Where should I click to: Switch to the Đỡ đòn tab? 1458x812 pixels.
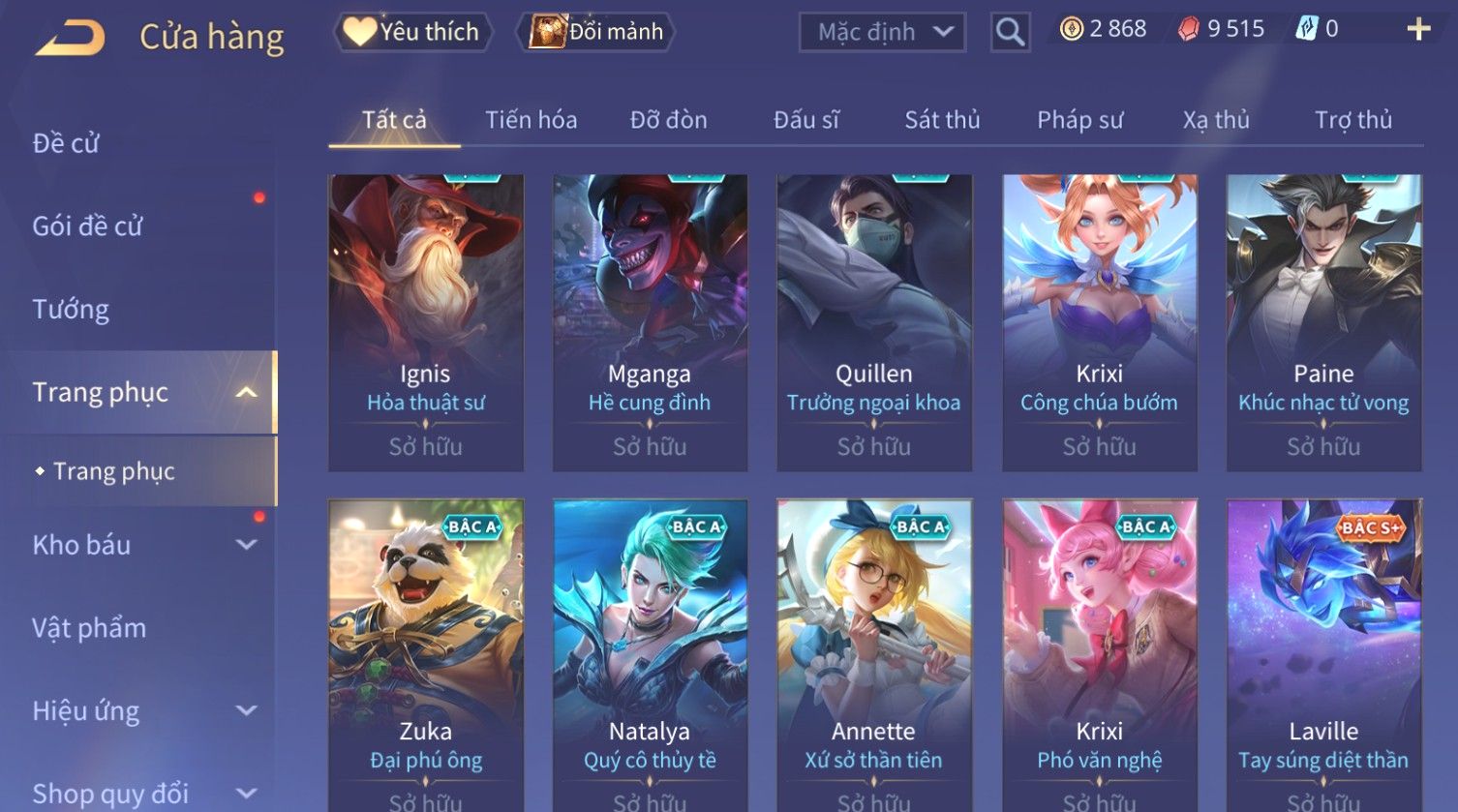668,120
